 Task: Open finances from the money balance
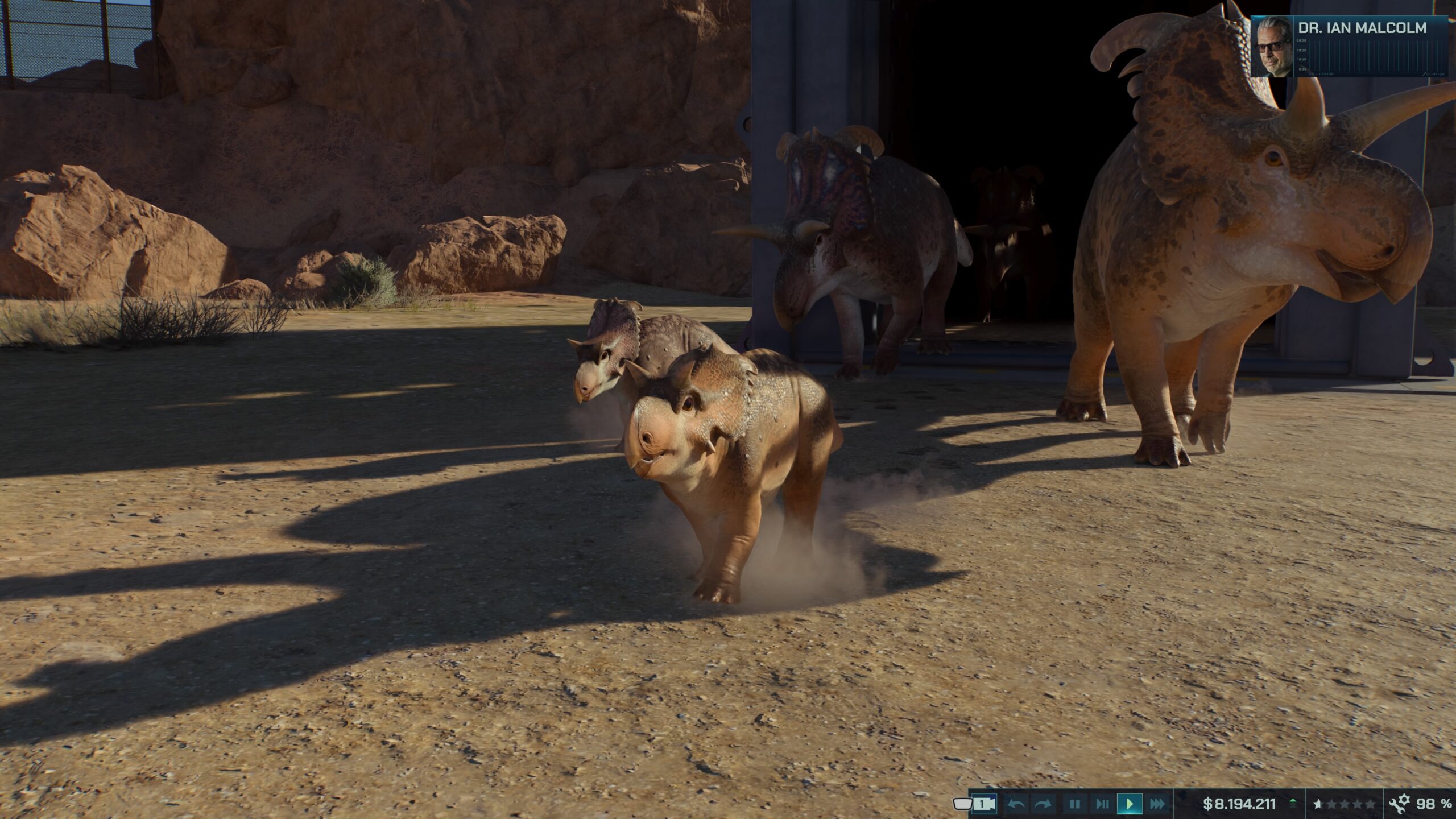[1239, 804]
